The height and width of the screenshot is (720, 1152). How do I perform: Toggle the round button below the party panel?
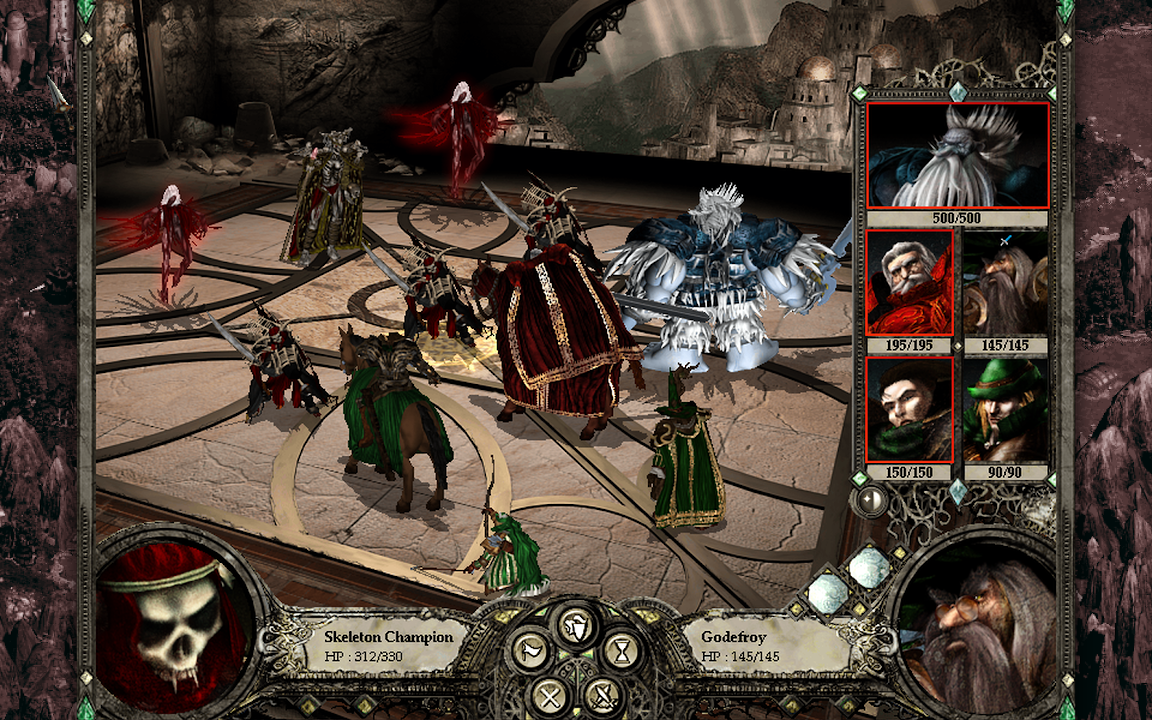click(x=872, y=499)
